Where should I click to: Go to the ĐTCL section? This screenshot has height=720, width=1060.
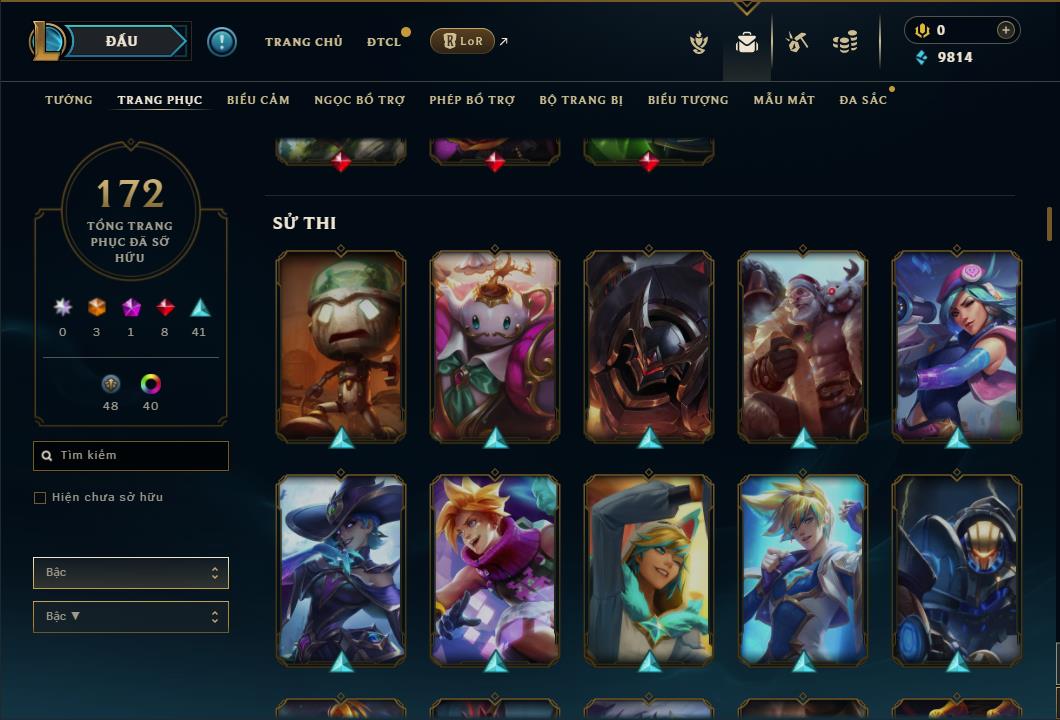tap(383, 42)
